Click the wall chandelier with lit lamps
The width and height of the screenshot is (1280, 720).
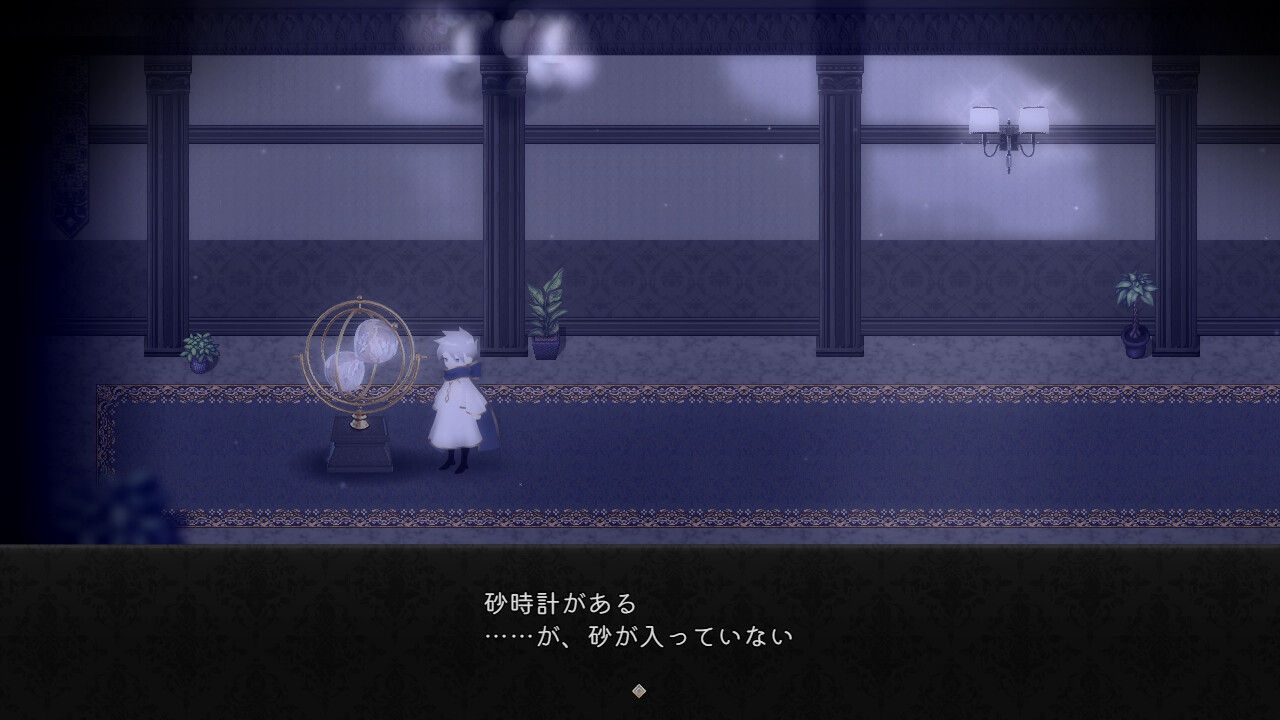1010,130
